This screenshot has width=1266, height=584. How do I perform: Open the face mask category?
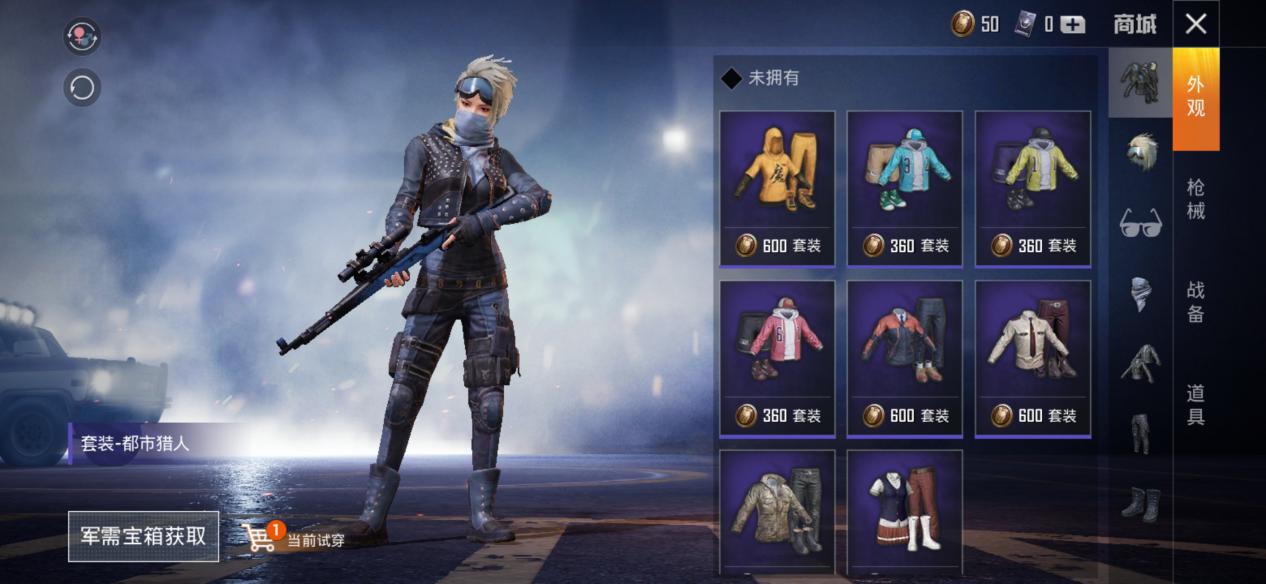coord(1140,292)
